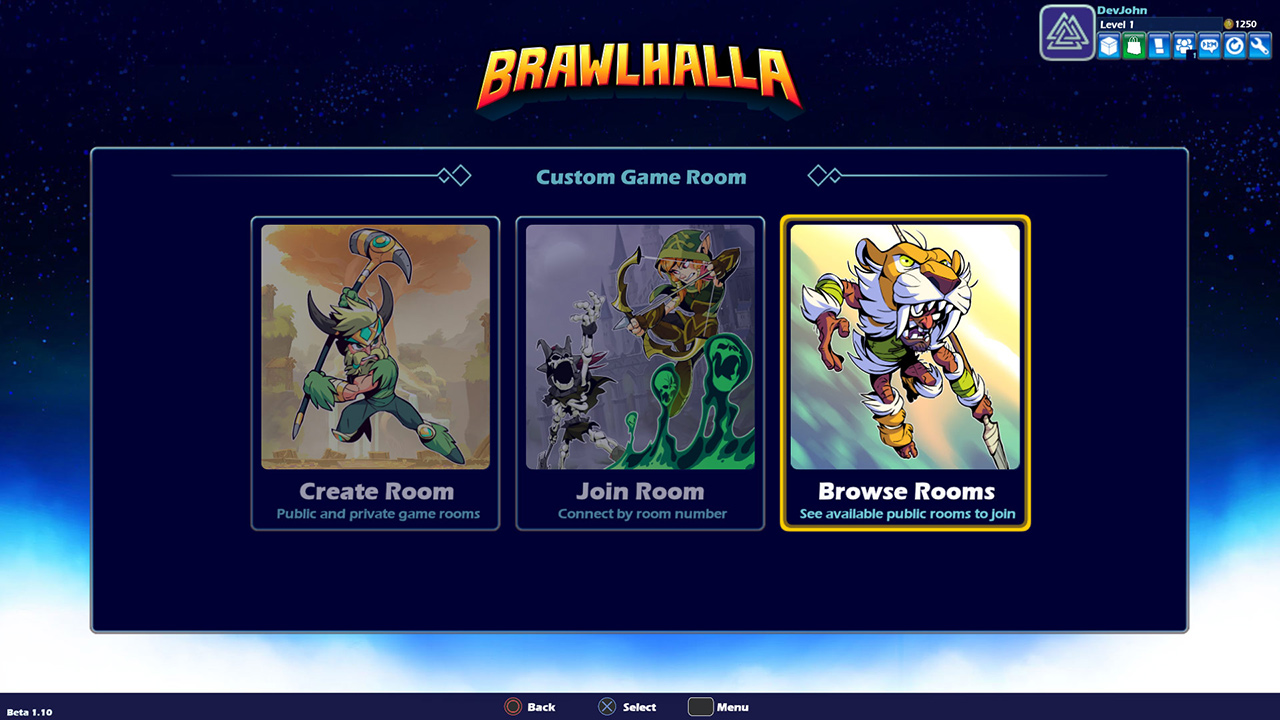Open settings via the wrench icon
This screenshot has width=1280, height=720.
[x=1258, y=46]
